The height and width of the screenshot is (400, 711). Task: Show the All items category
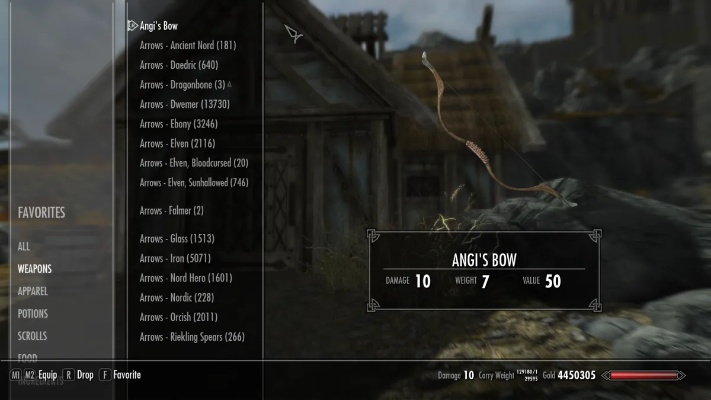point(24,246)
